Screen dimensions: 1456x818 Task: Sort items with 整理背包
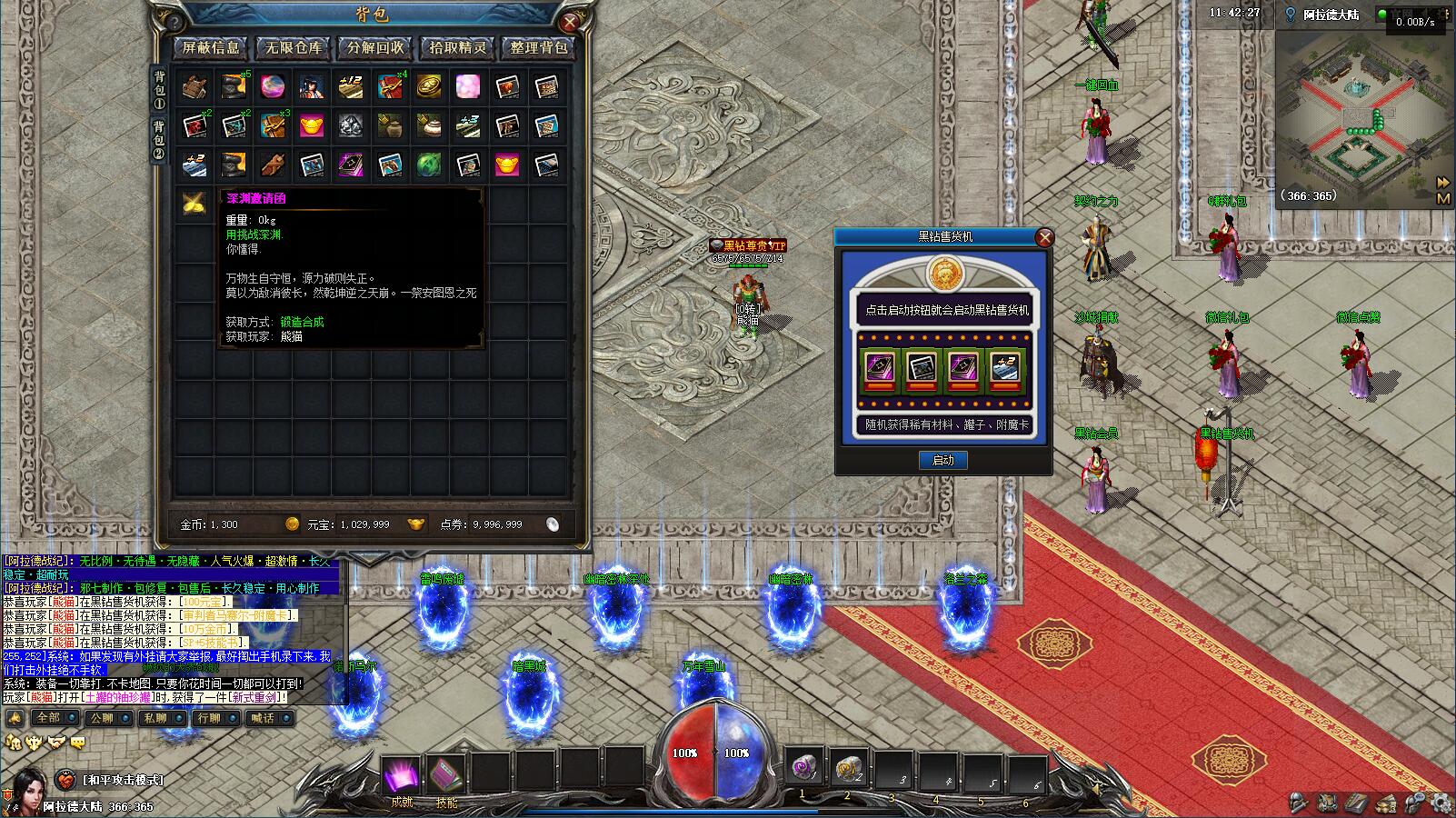click(538, 48)
